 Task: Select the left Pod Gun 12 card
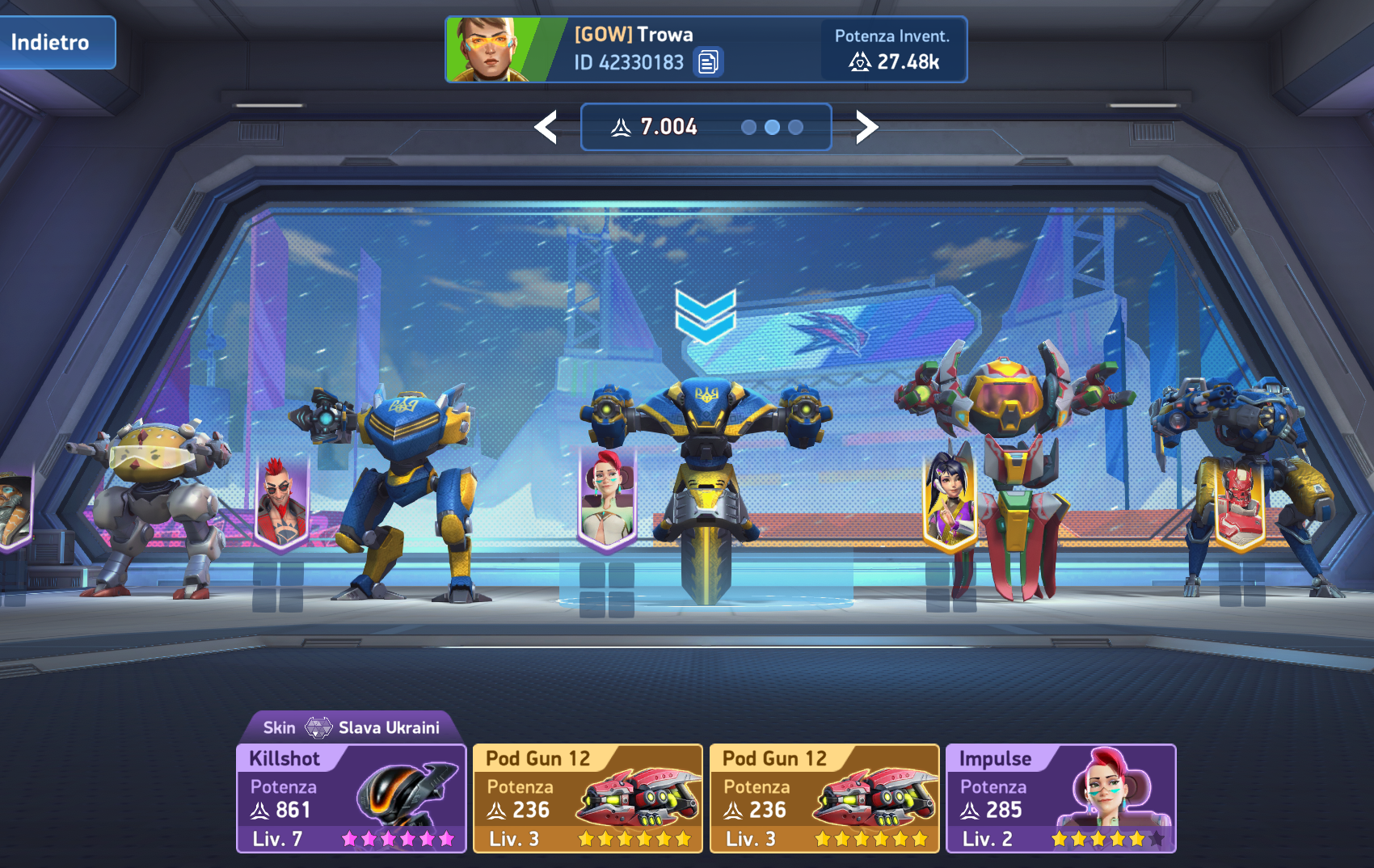coord(588,798)
